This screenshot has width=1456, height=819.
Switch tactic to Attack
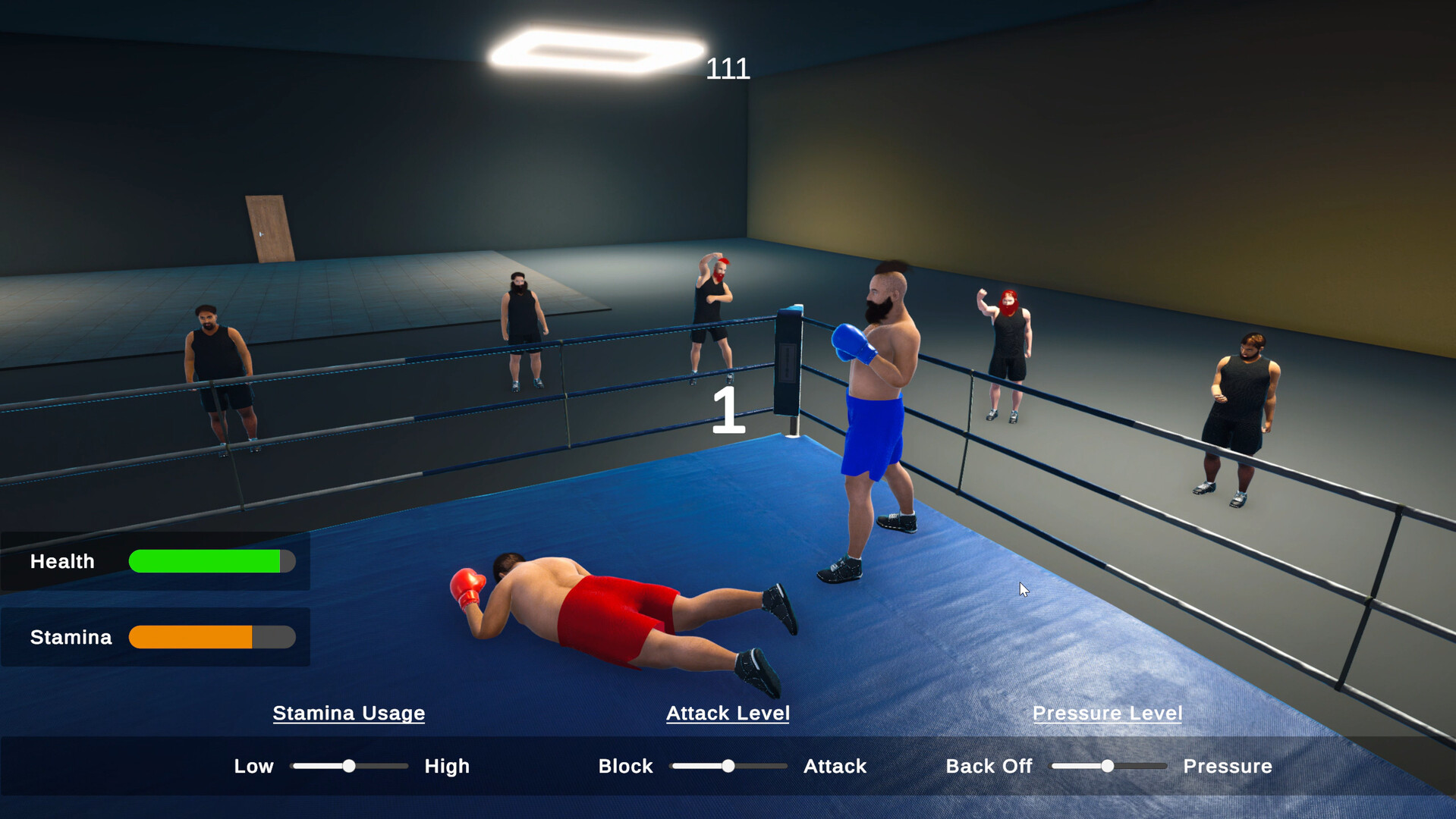(835, 766)
